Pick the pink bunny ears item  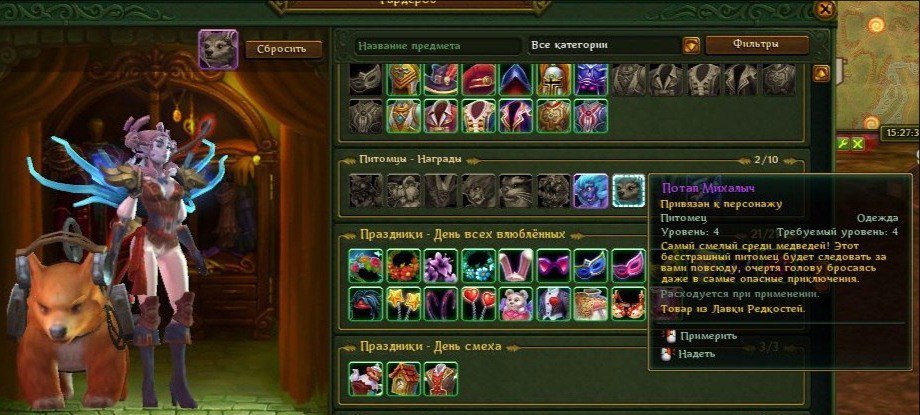tap(515, 266)
